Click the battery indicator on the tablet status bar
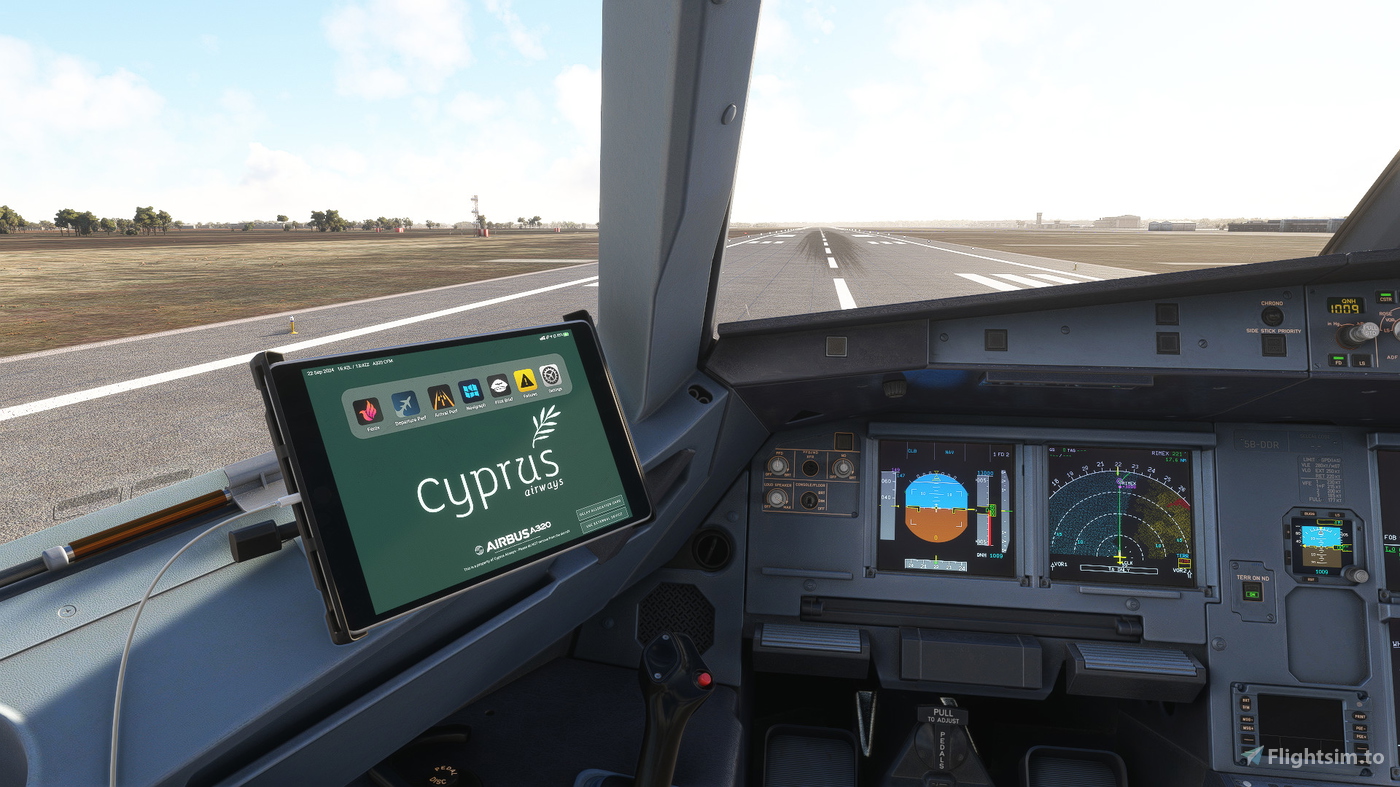Viewport: 1400px width, 787px height. tap(564, 335)
